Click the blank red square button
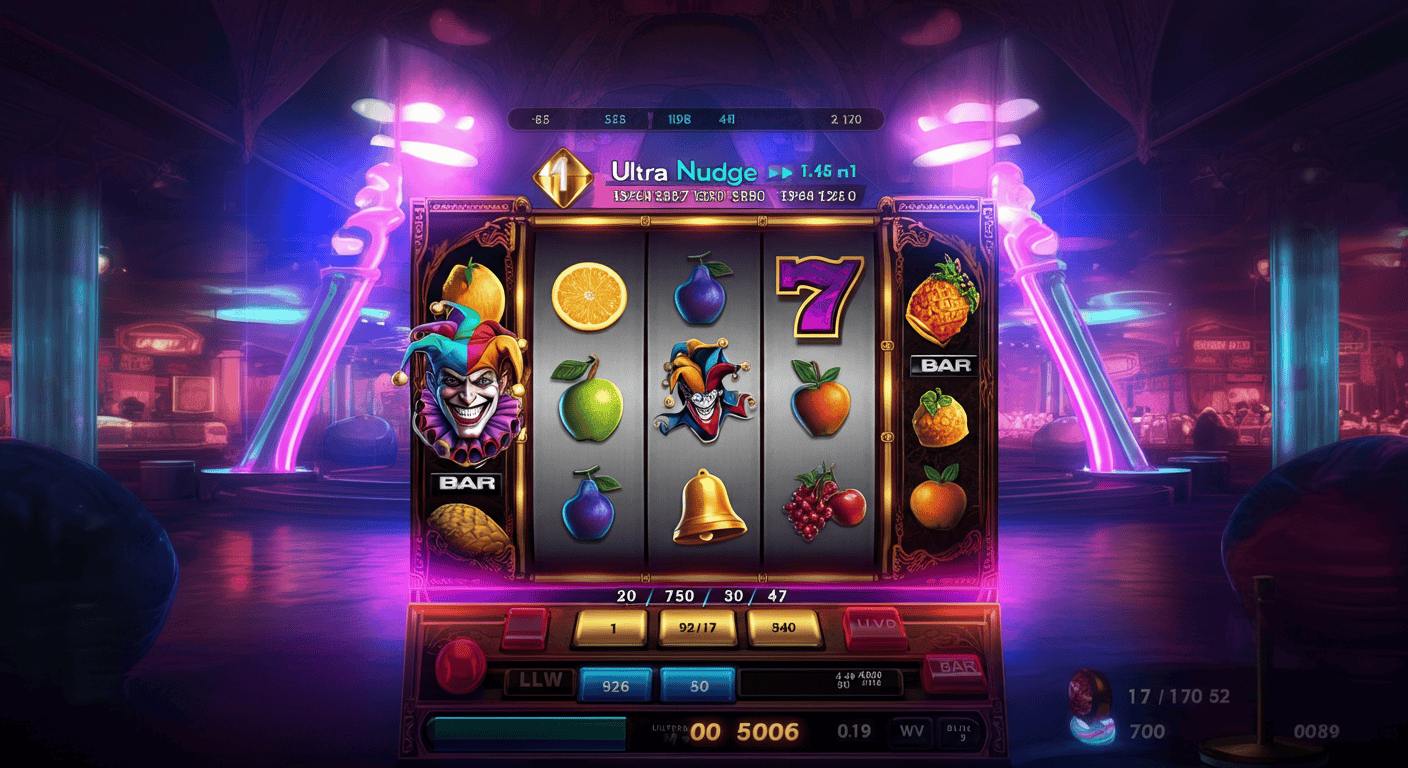 pos(525,627)
